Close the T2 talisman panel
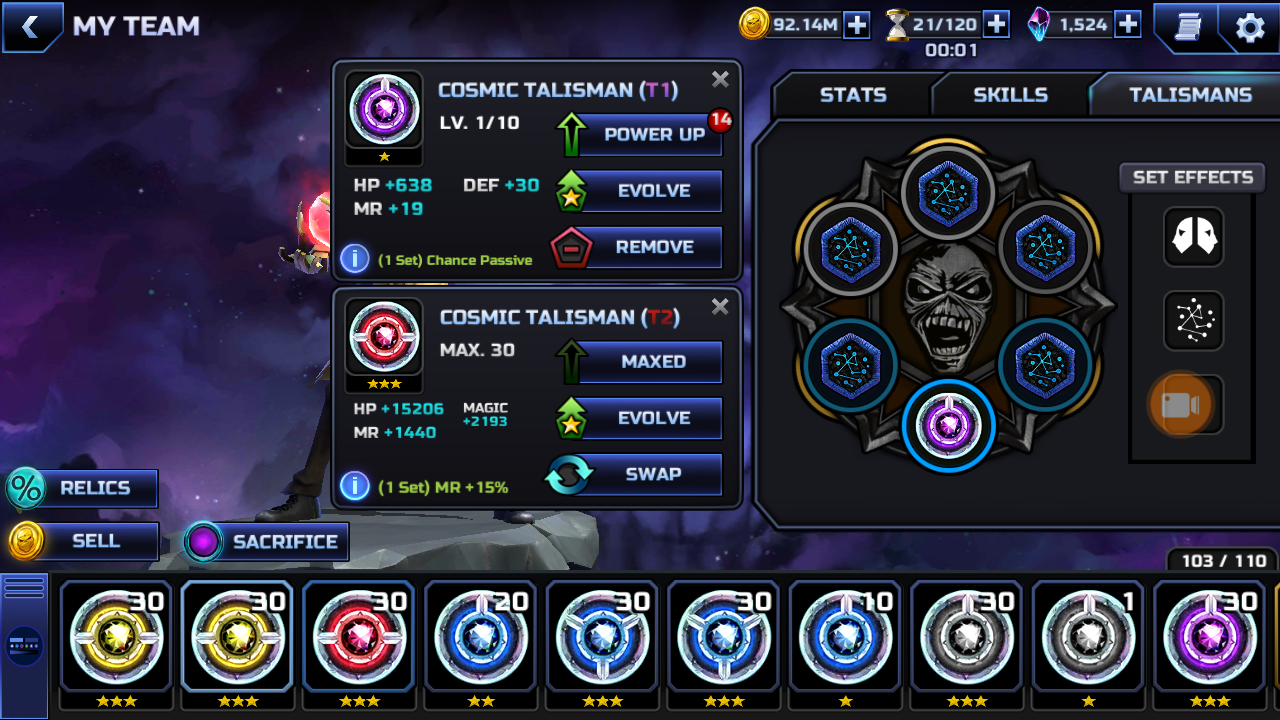This screenshot has width=1280, height=720. pos(720,307)
